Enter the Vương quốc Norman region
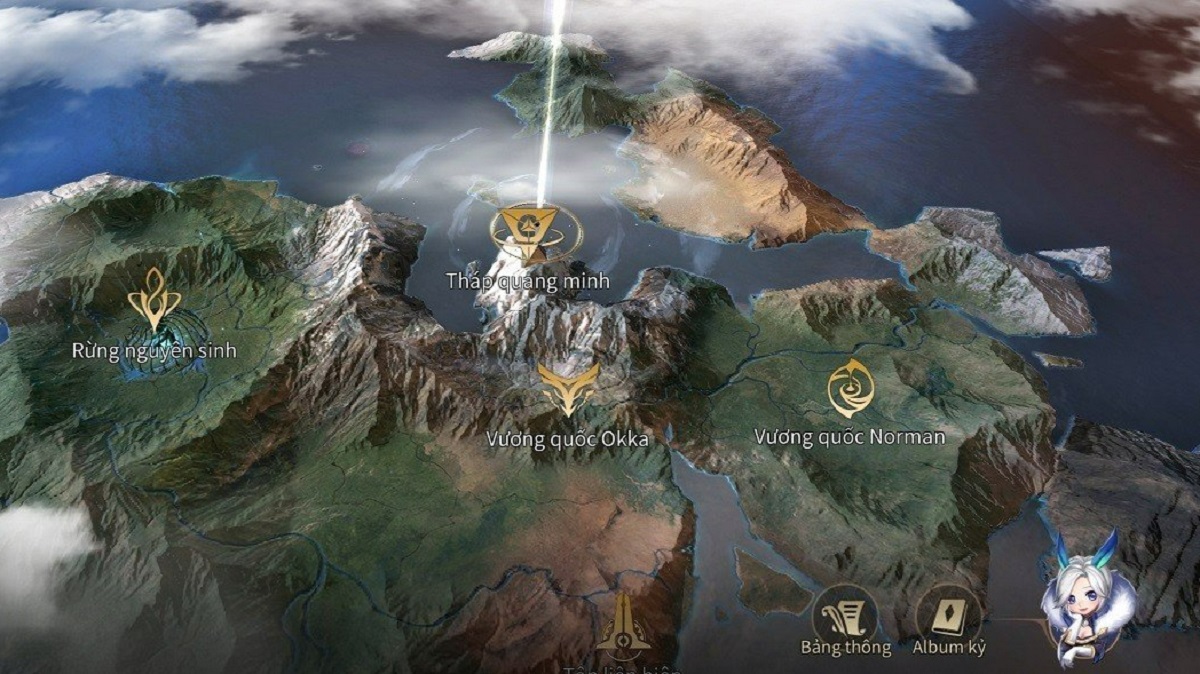This screenshot has height=674, width=1200. tap(850, 388)
